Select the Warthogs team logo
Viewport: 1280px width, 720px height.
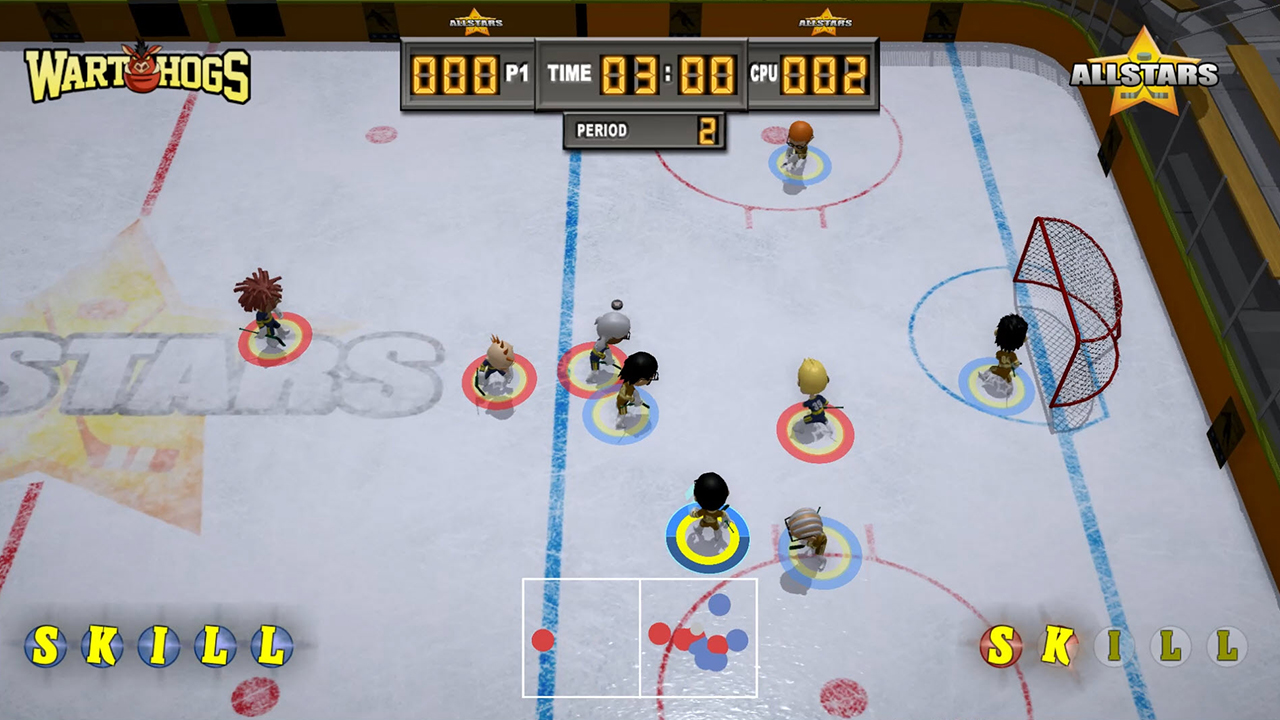pos(137,73)
